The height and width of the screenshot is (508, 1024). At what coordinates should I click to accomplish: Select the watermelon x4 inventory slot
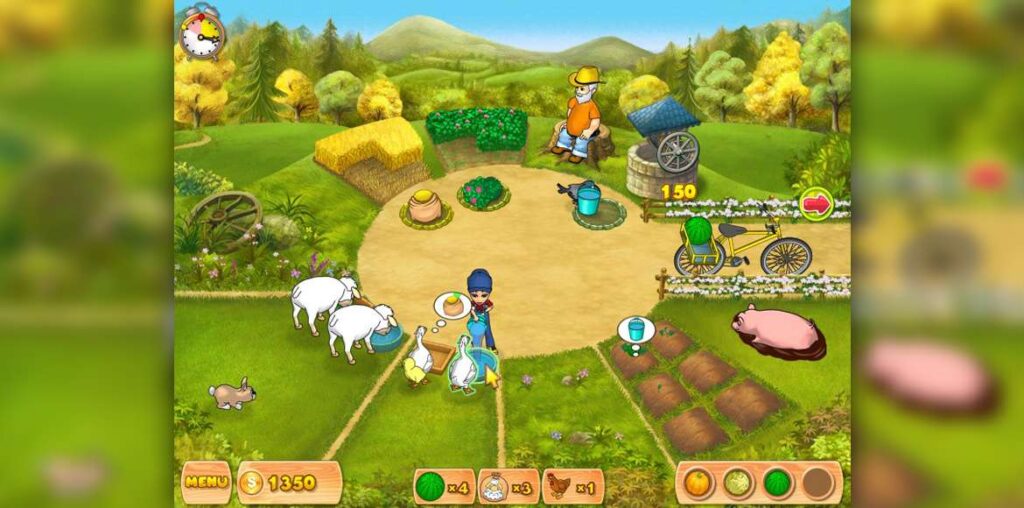click(x=444, y=486)
